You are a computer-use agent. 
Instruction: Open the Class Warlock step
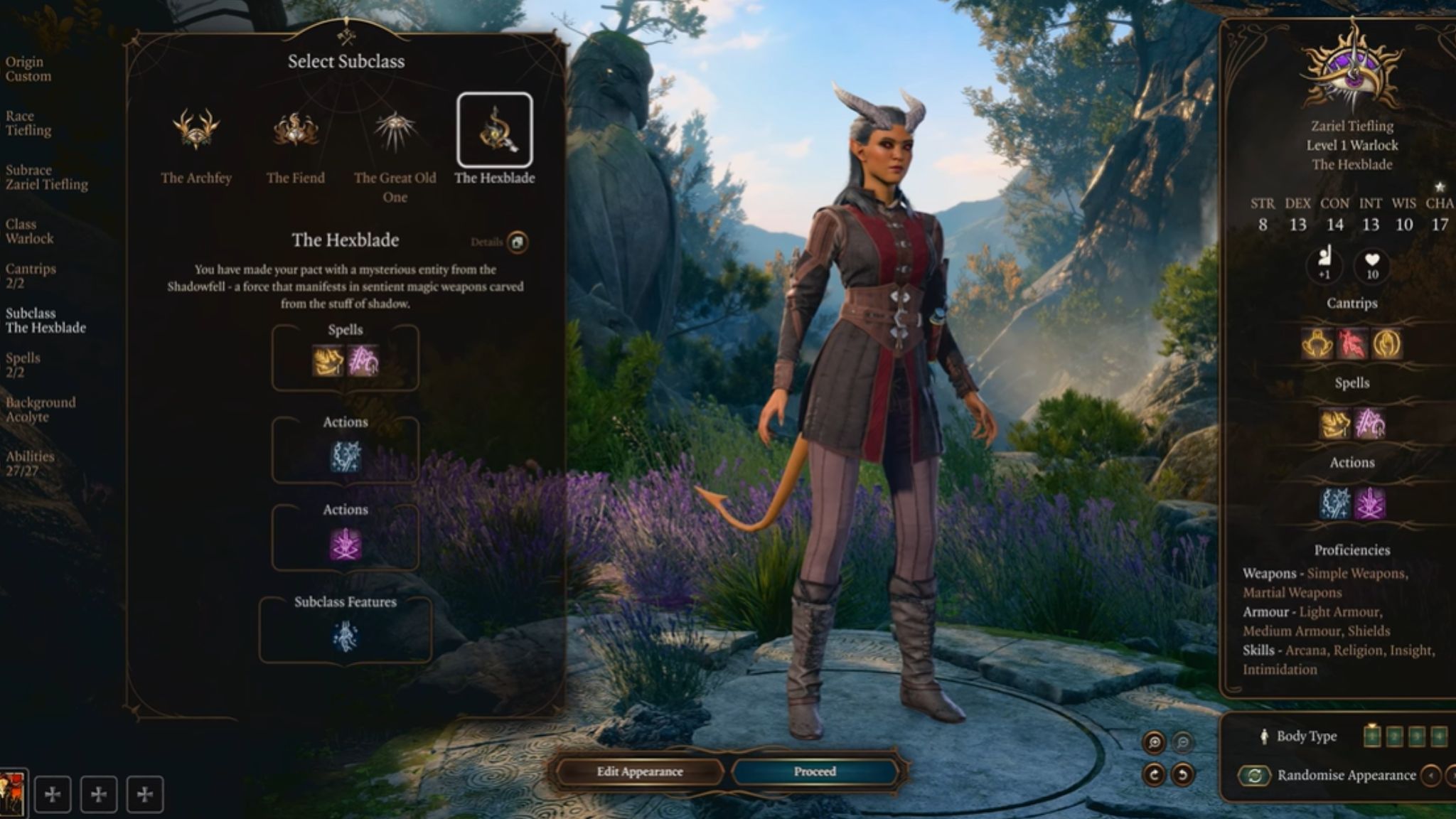[29, 231]
